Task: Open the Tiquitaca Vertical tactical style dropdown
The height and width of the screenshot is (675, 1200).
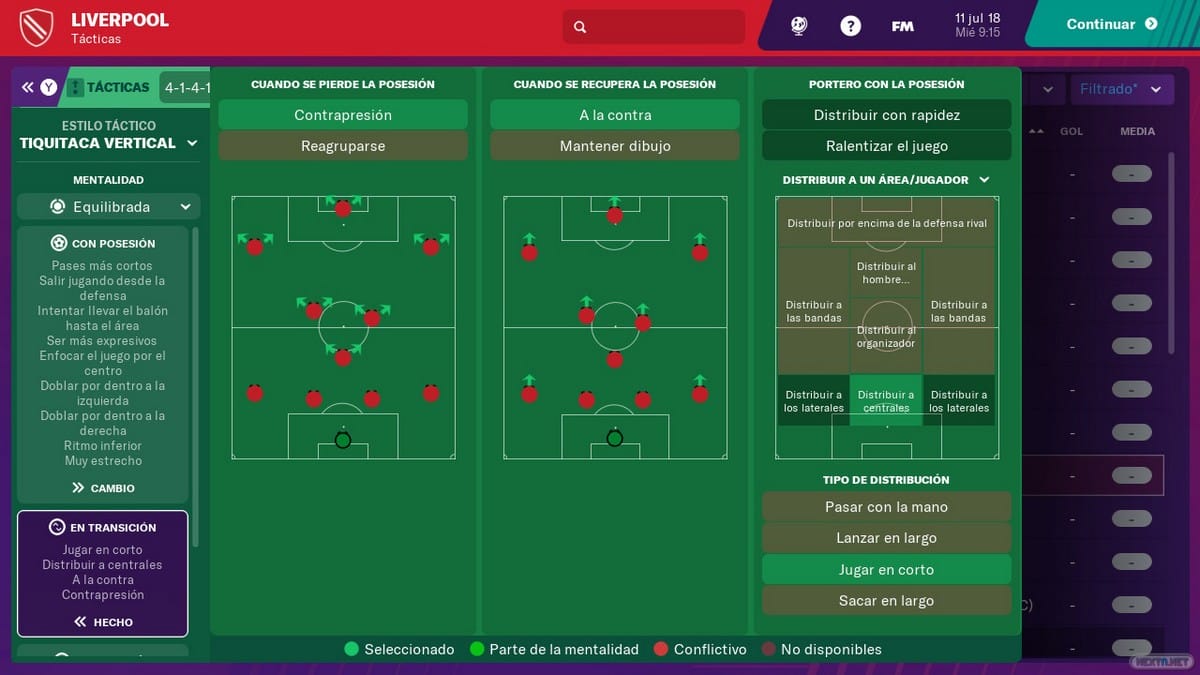Action: coord(109,143)
